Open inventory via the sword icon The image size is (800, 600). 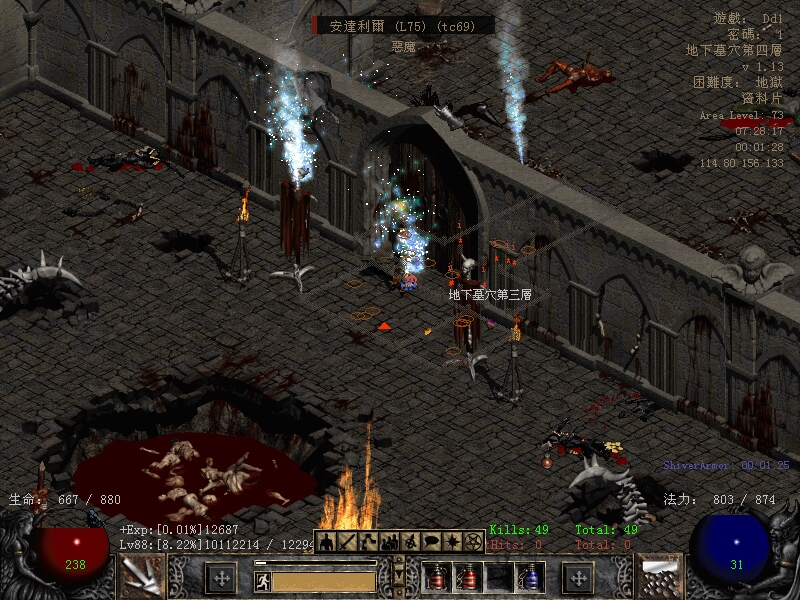point(347,541)
